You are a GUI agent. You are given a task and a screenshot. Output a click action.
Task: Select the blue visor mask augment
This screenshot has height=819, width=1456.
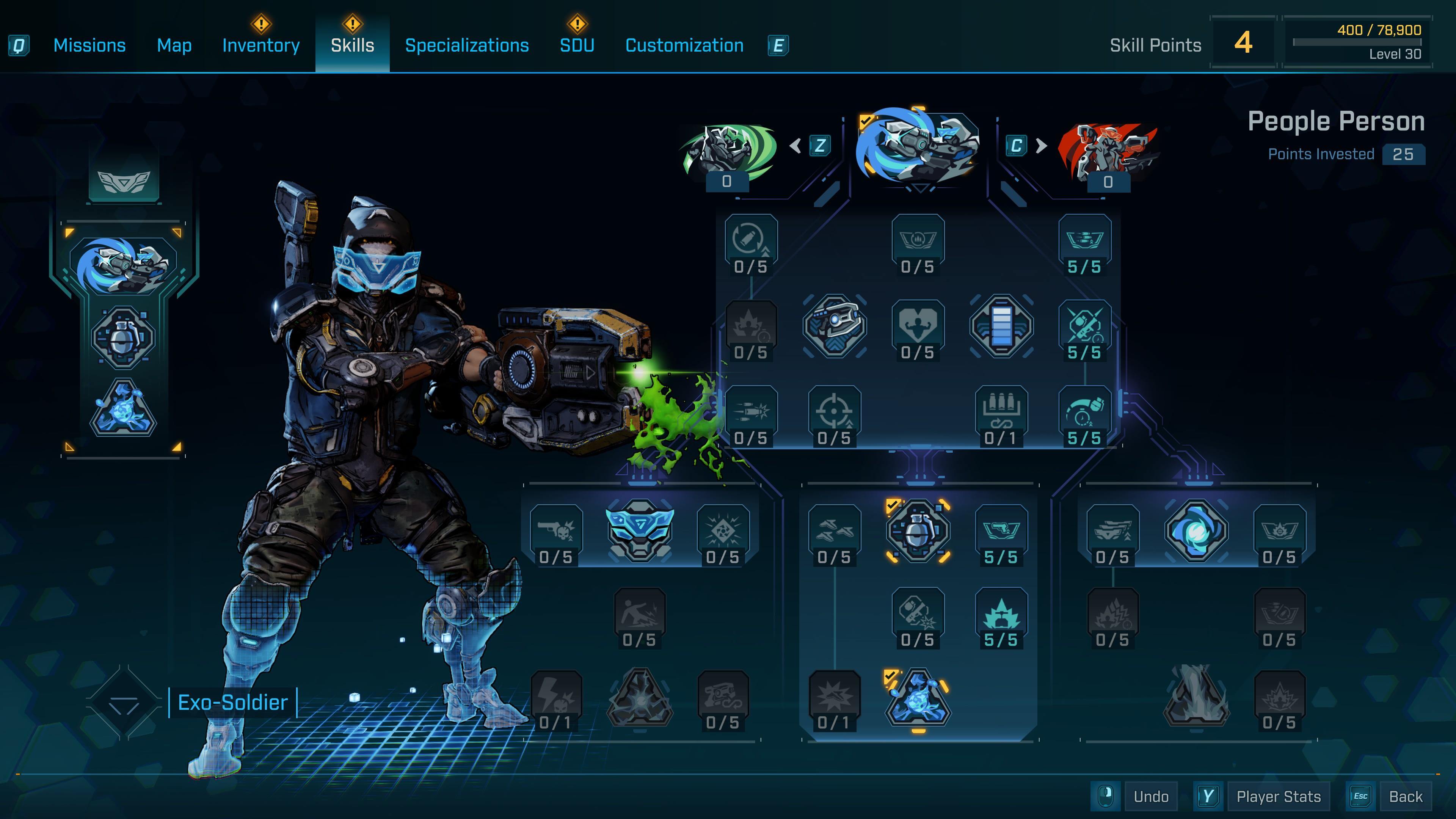tap(639, 530)
